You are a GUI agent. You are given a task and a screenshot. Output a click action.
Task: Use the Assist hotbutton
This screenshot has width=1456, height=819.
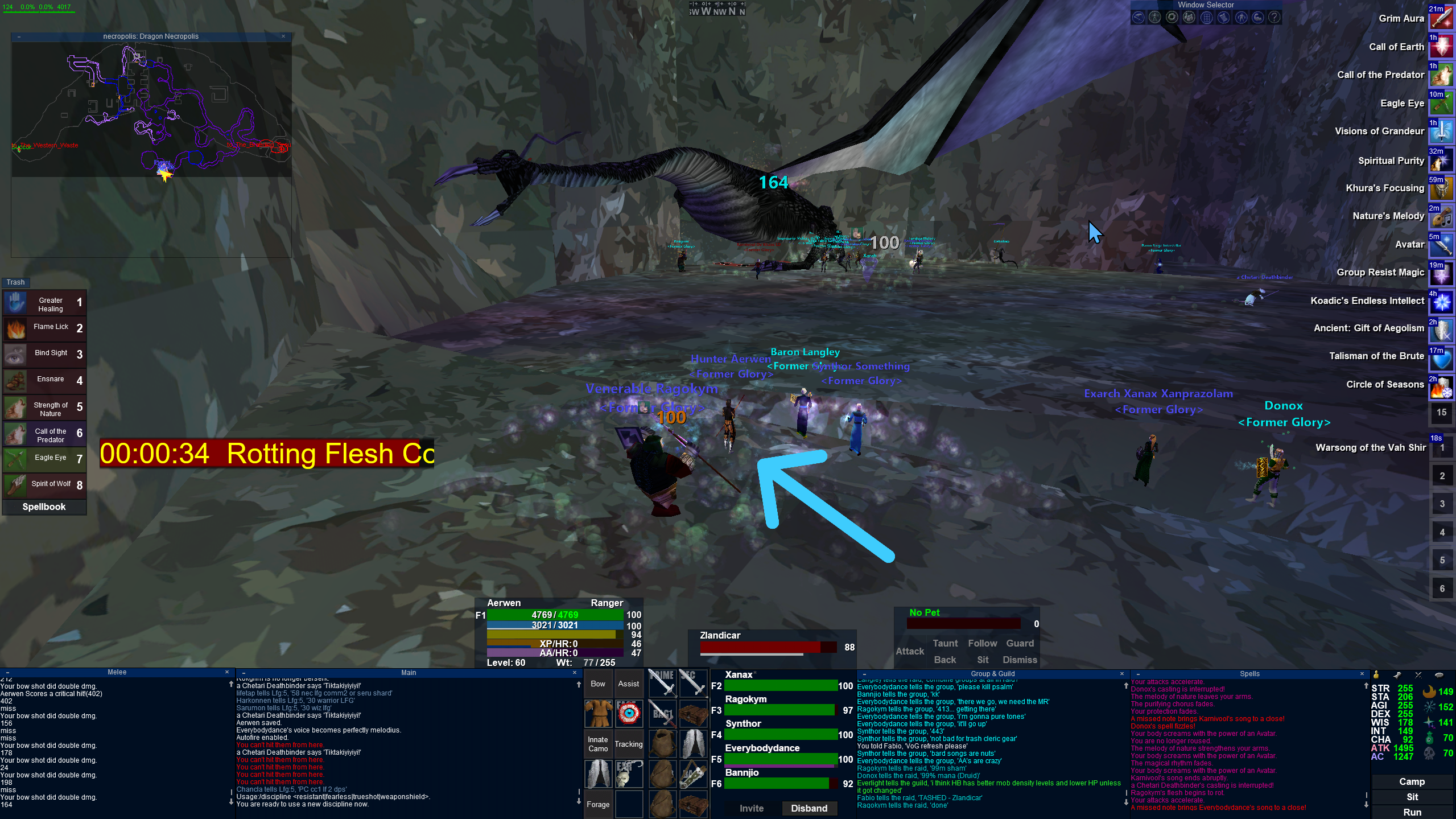[628, 684]
